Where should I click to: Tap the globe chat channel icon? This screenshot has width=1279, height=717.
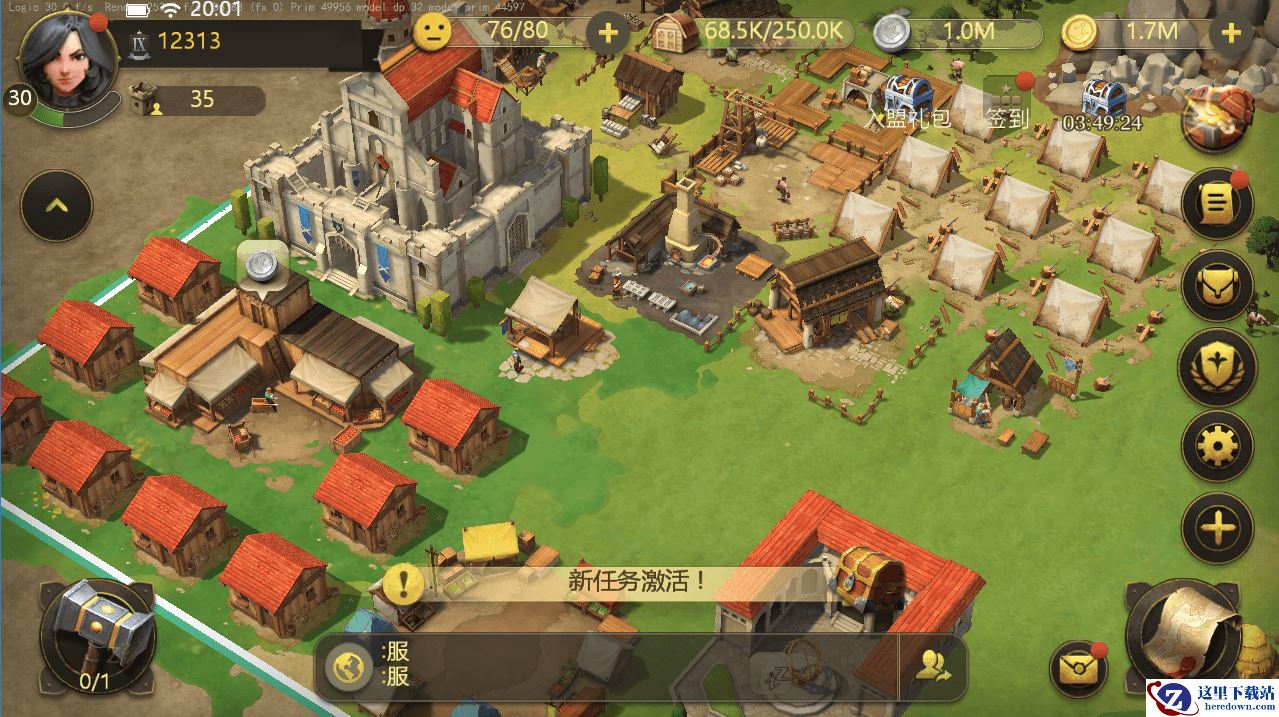point(349,667)
